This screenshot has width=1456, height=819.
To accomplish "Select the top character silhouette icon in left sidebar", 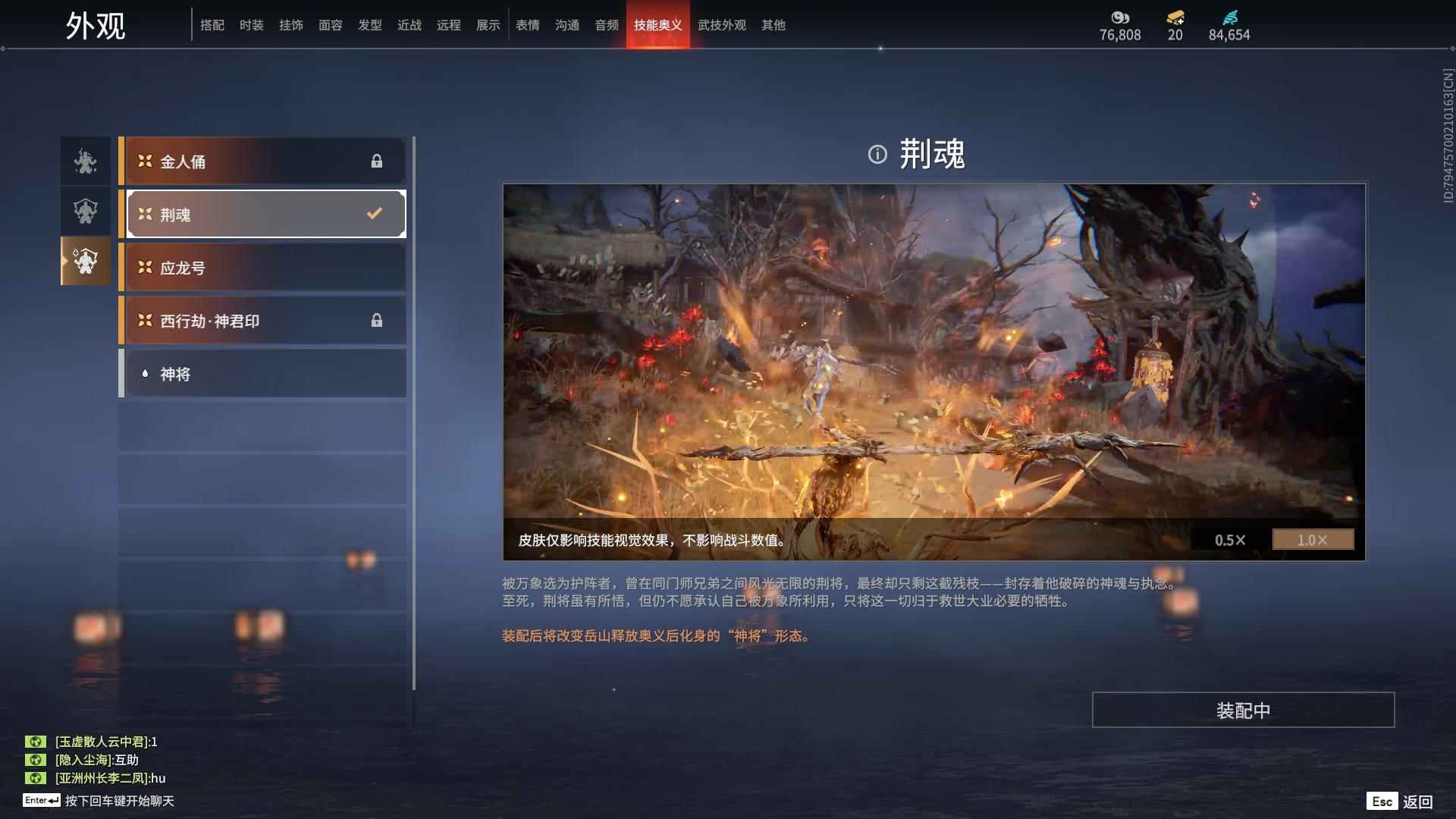I will pos(84,161).
